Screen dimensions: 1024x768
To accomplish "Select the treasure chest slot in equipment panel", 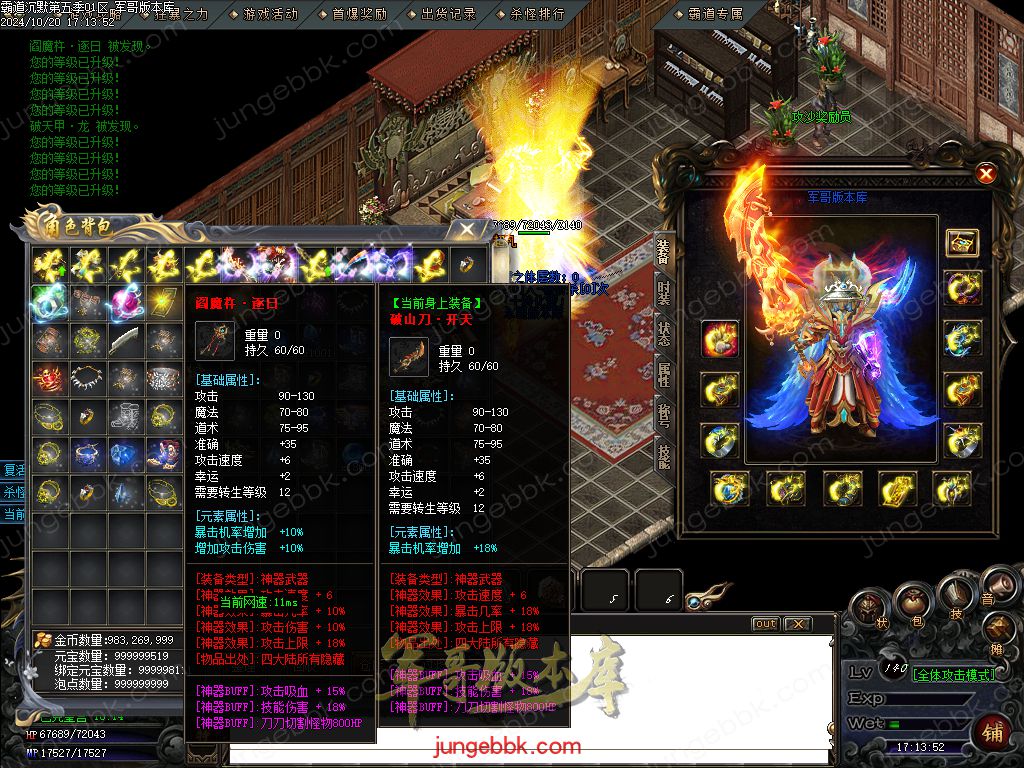I will (962, 242).
